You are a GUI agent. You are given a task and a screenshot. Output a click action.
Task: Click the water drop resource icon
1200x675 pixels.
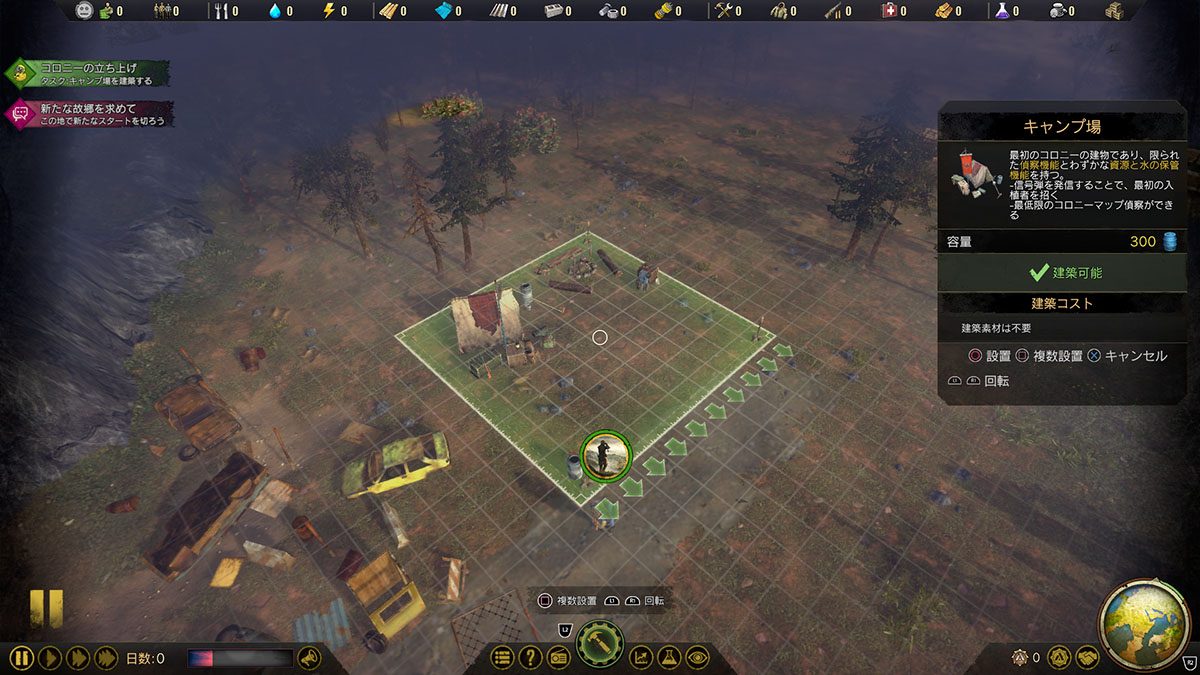pos(276,11)
